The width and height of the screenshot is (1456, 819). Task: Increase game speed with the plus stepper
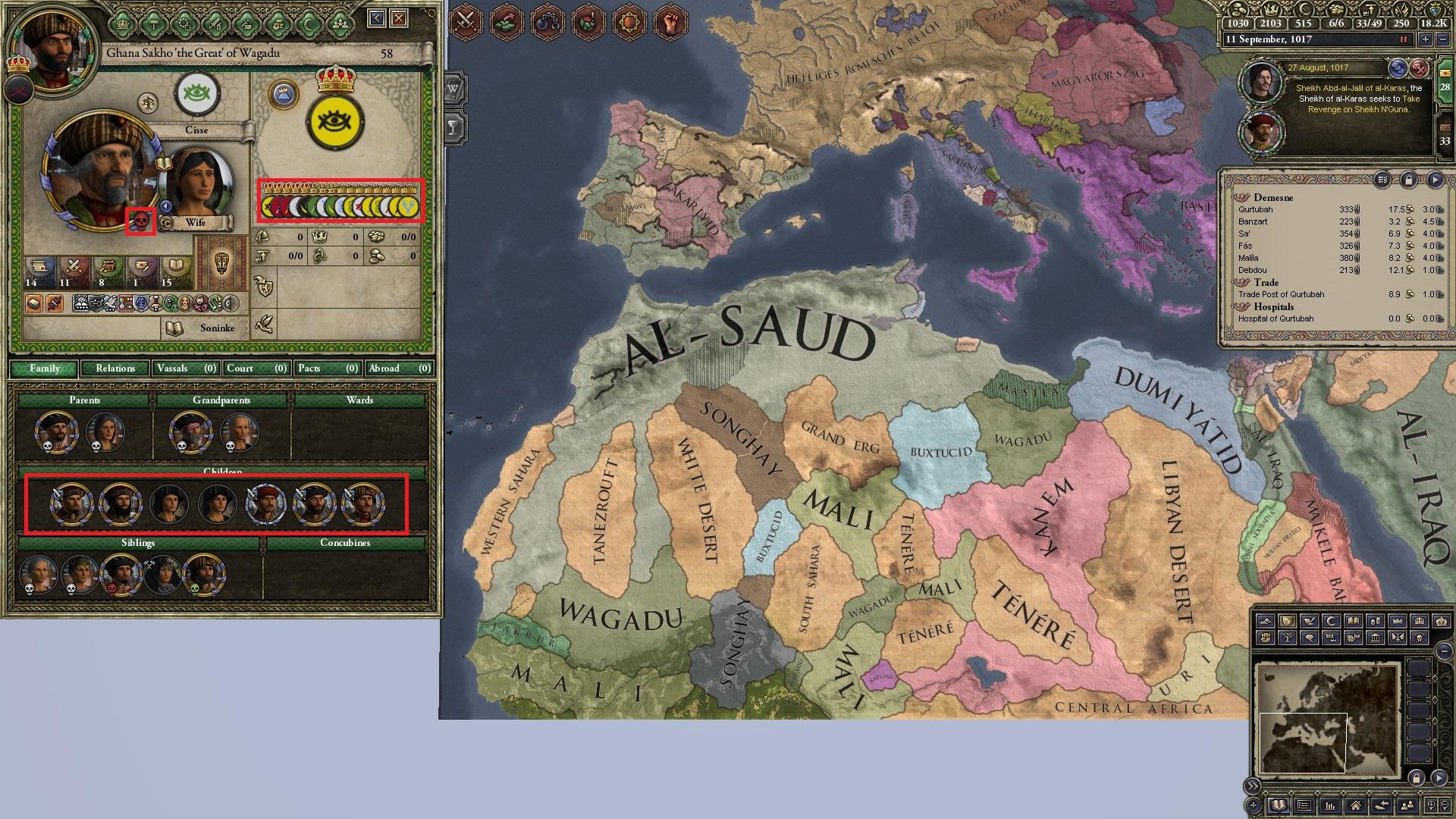click(1426, 39)
